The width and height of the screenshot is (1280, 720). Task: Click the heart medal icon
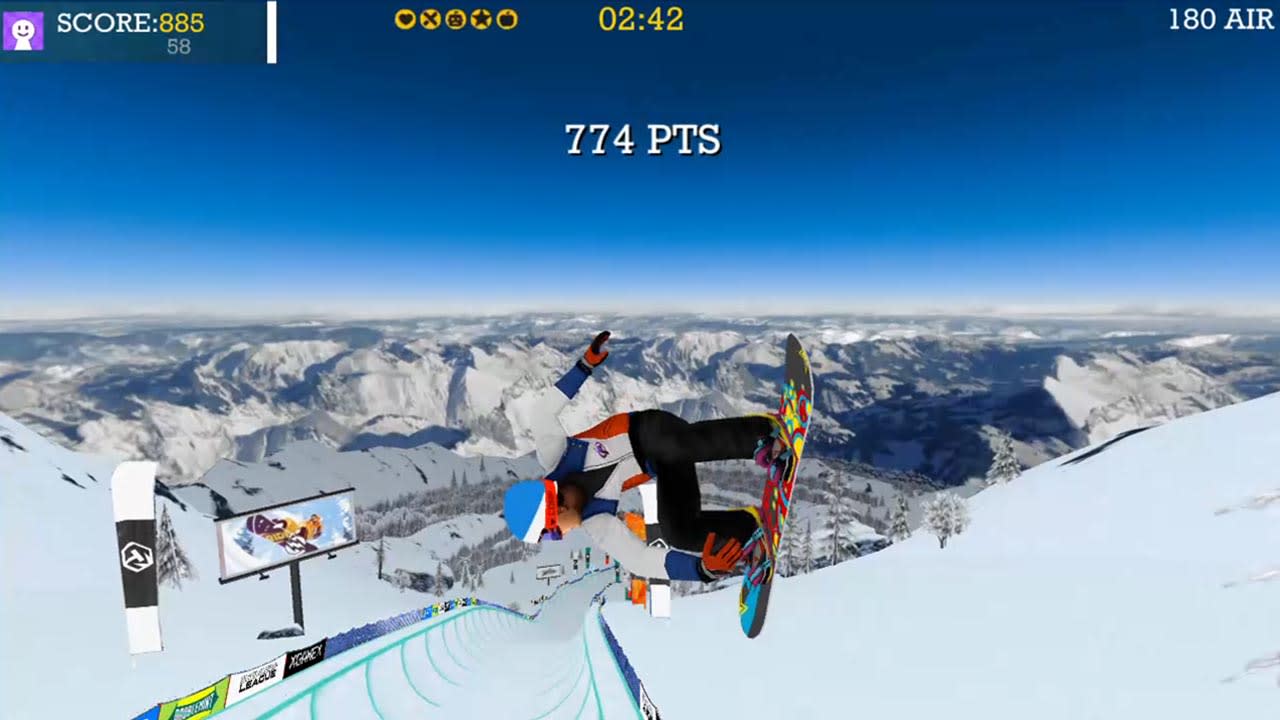click(x=405, y=18)
